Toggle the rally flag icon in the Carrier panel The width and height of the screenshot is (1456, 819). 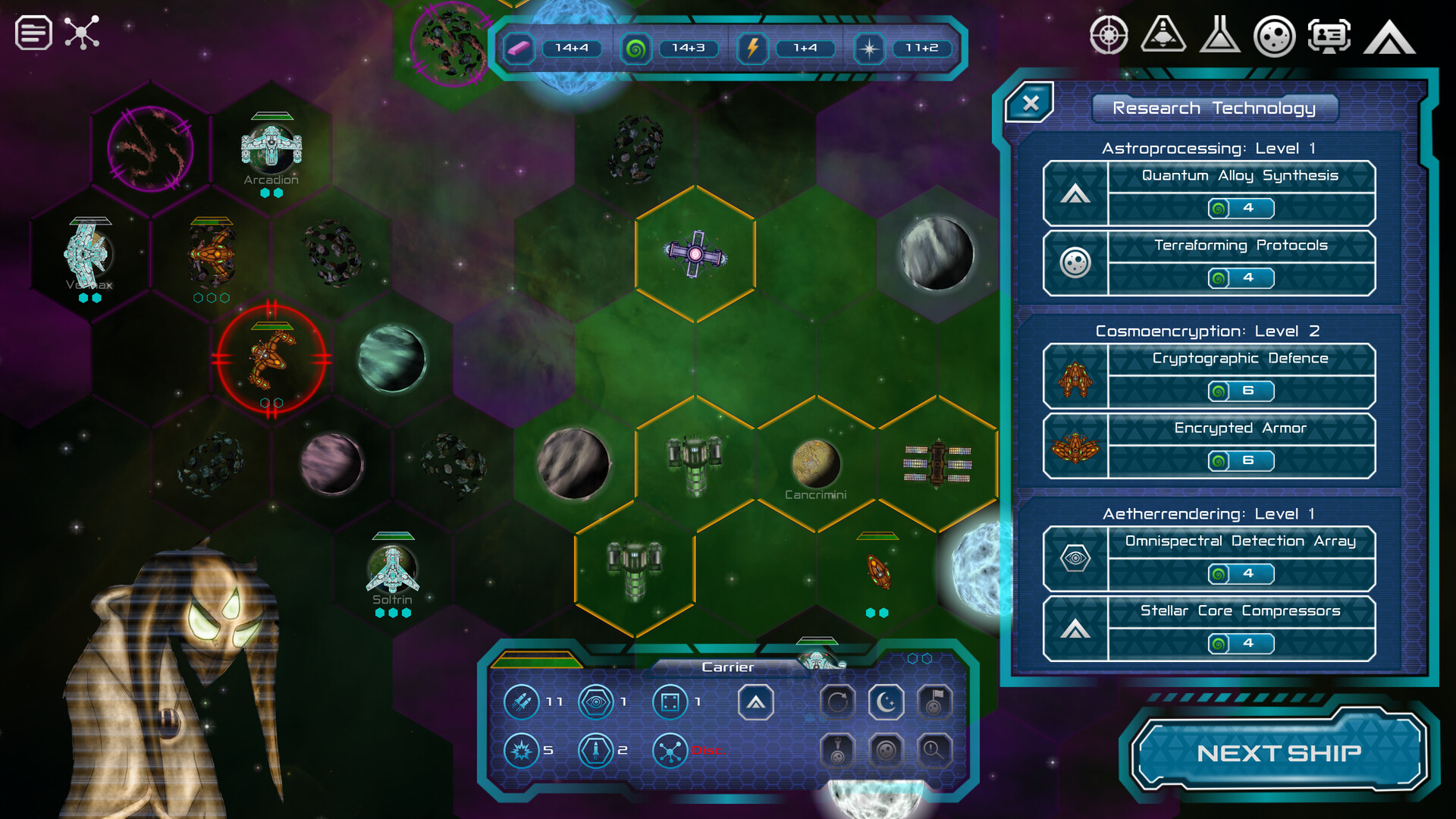pos(933,701)
